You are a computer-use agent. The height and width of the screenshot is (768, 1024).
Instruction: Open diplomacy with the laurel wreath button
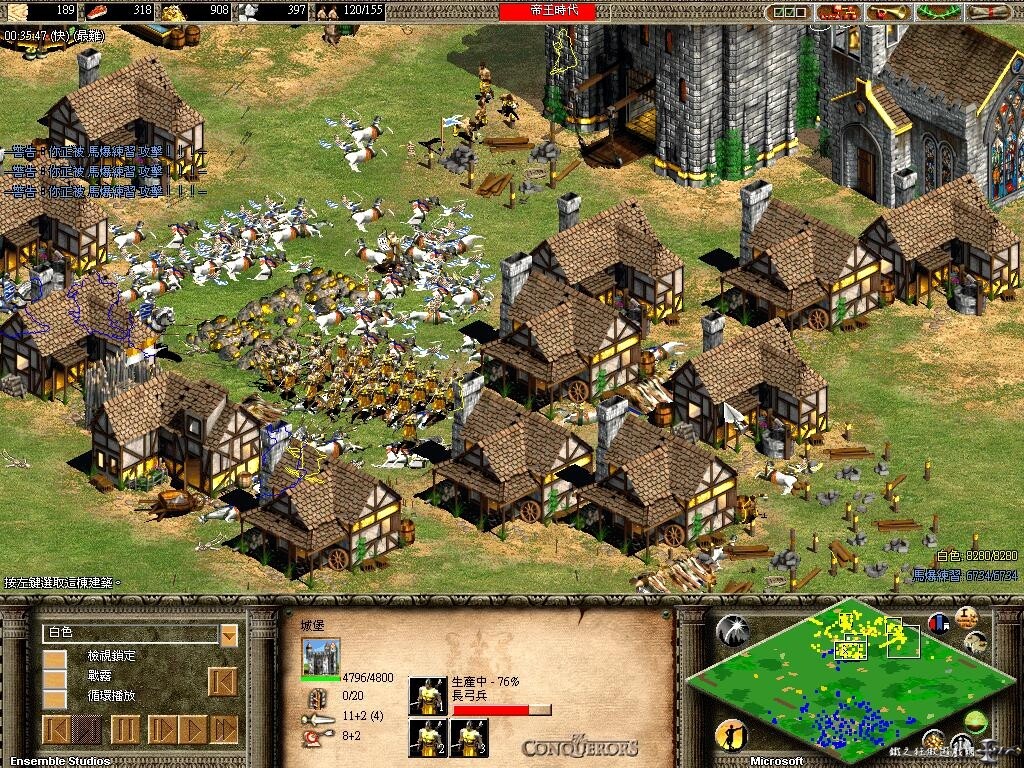[x=936, y=12]
